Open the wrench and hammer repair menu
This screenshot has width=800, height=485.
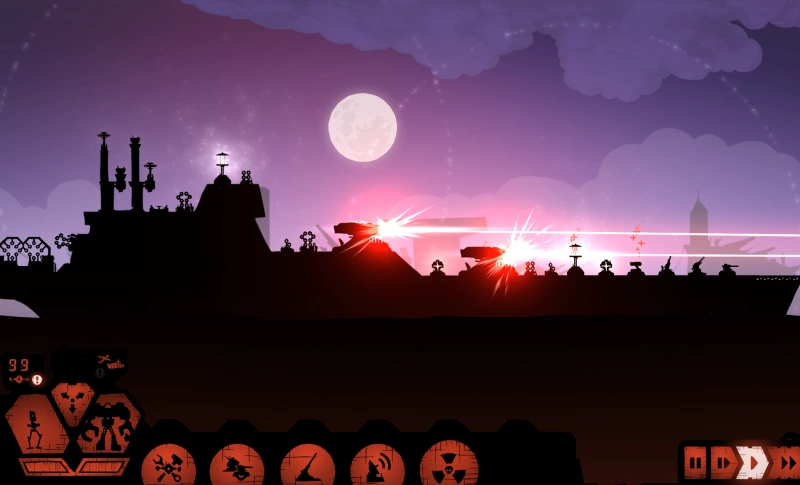pyautogui.click(x=168, y=466)
